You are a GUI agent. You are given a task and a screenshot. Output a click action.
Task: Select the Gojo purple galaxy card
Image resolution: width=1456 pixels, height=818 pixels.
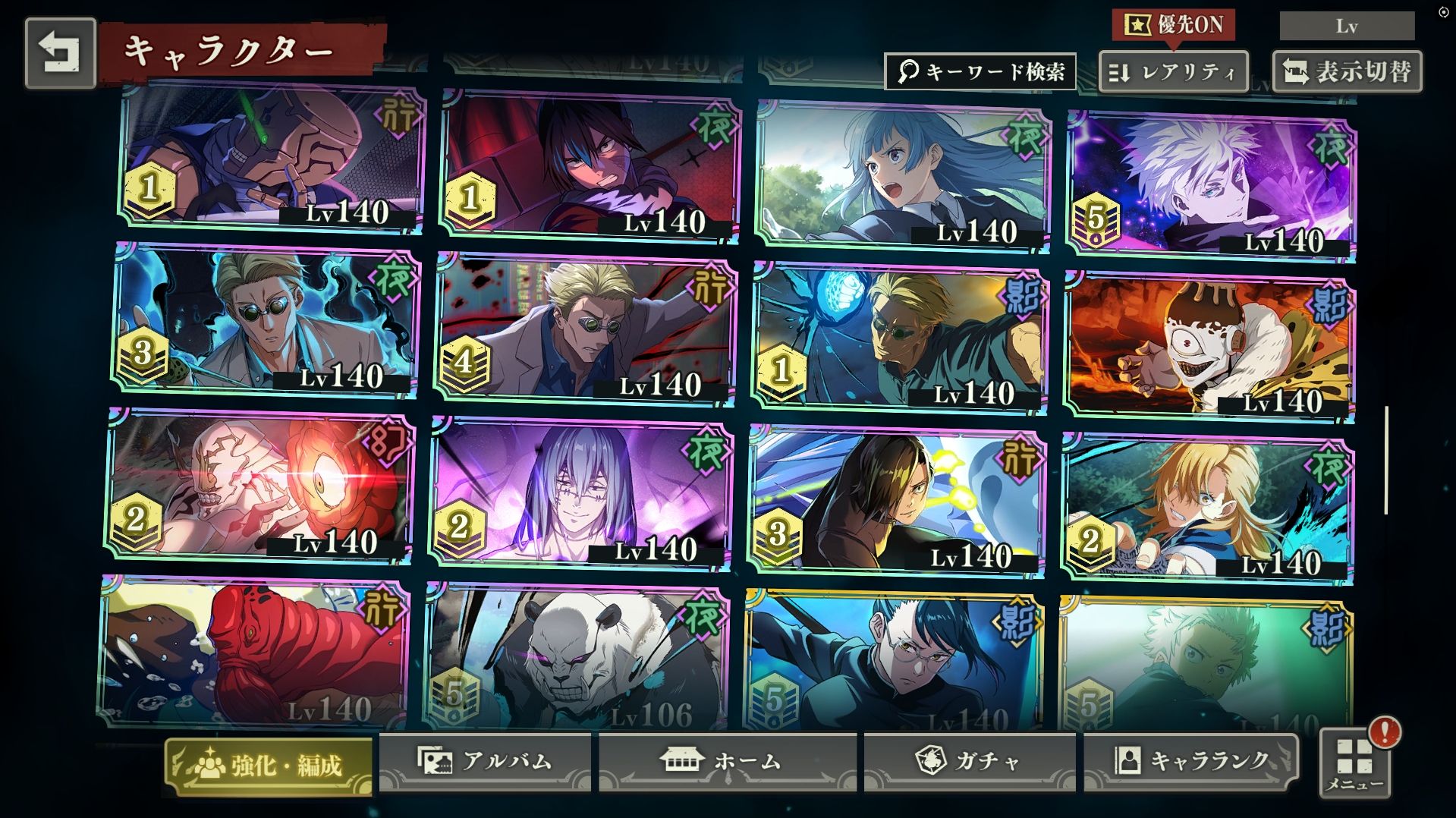pyautogui.click(x=1210, y=184)
